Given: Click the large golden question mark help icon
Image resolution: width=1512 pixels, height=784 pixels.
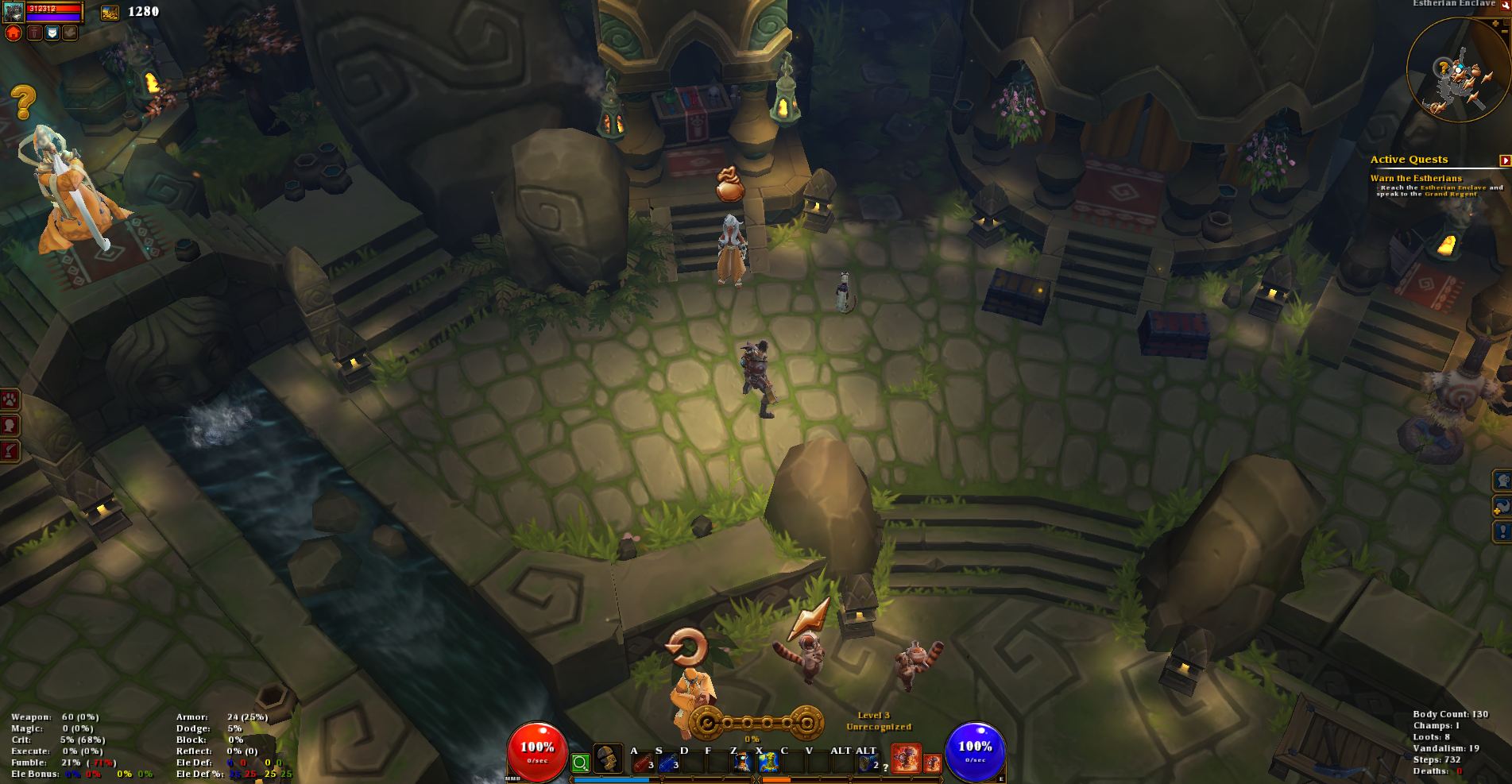Looking at the screenshot, I should (x=24, y=102).
